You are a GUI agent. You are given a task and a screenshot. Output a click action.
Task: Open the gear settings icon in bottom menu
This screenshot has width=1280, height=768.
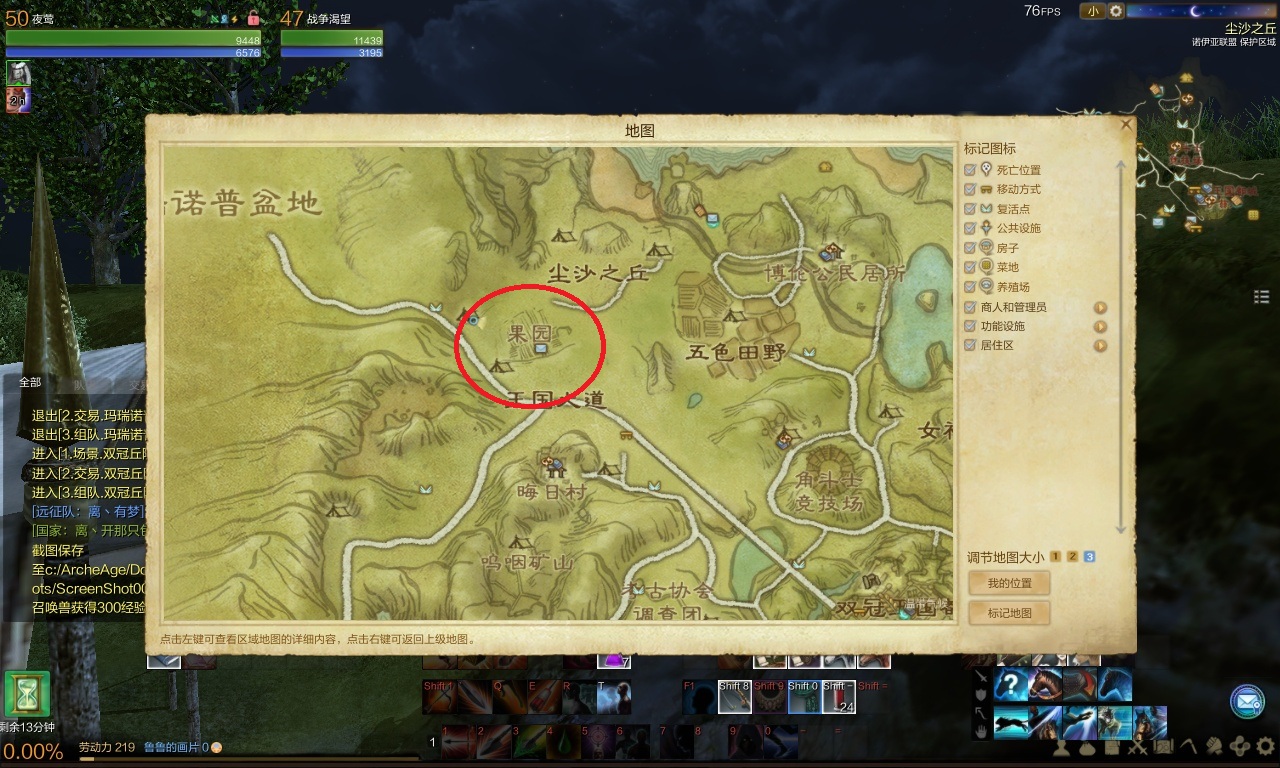click(1265, 746)
